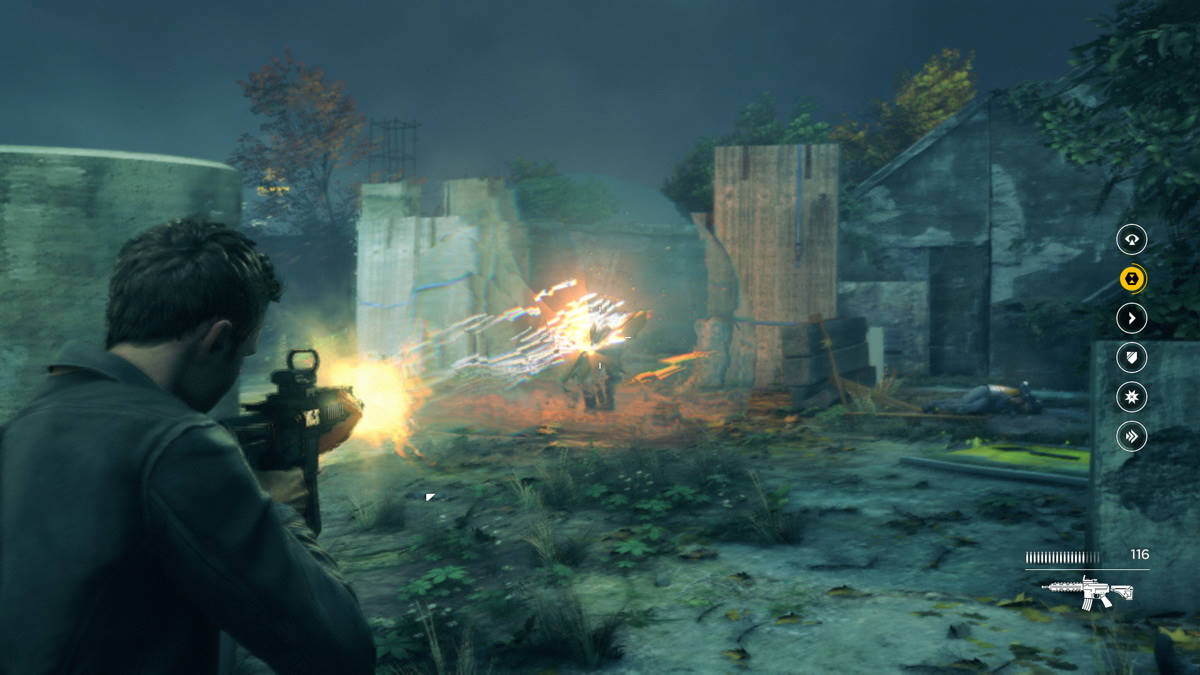The height and width of the screenshot is (675, 1200).
Task: Select the assault rifle weapon icon
Action: (1086, 591)
